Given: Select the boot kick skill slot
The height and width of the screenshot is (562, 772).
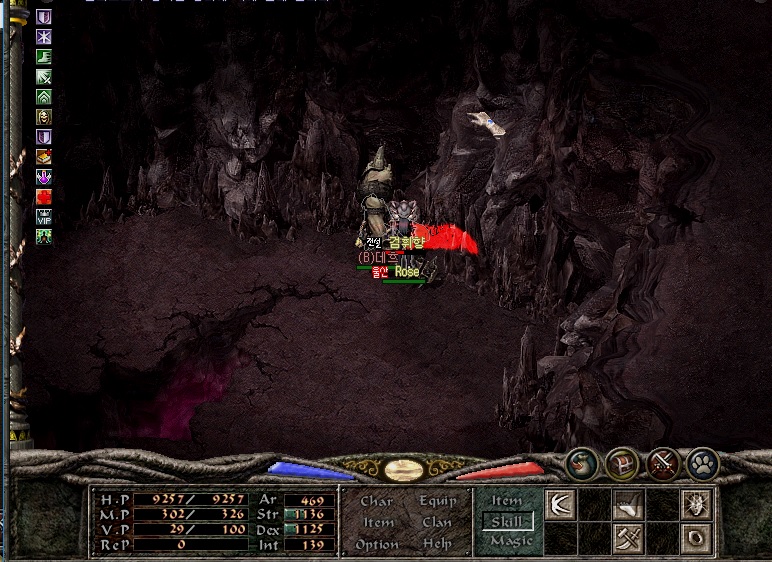Looking at the screenshot, I should tap(628, 505).
